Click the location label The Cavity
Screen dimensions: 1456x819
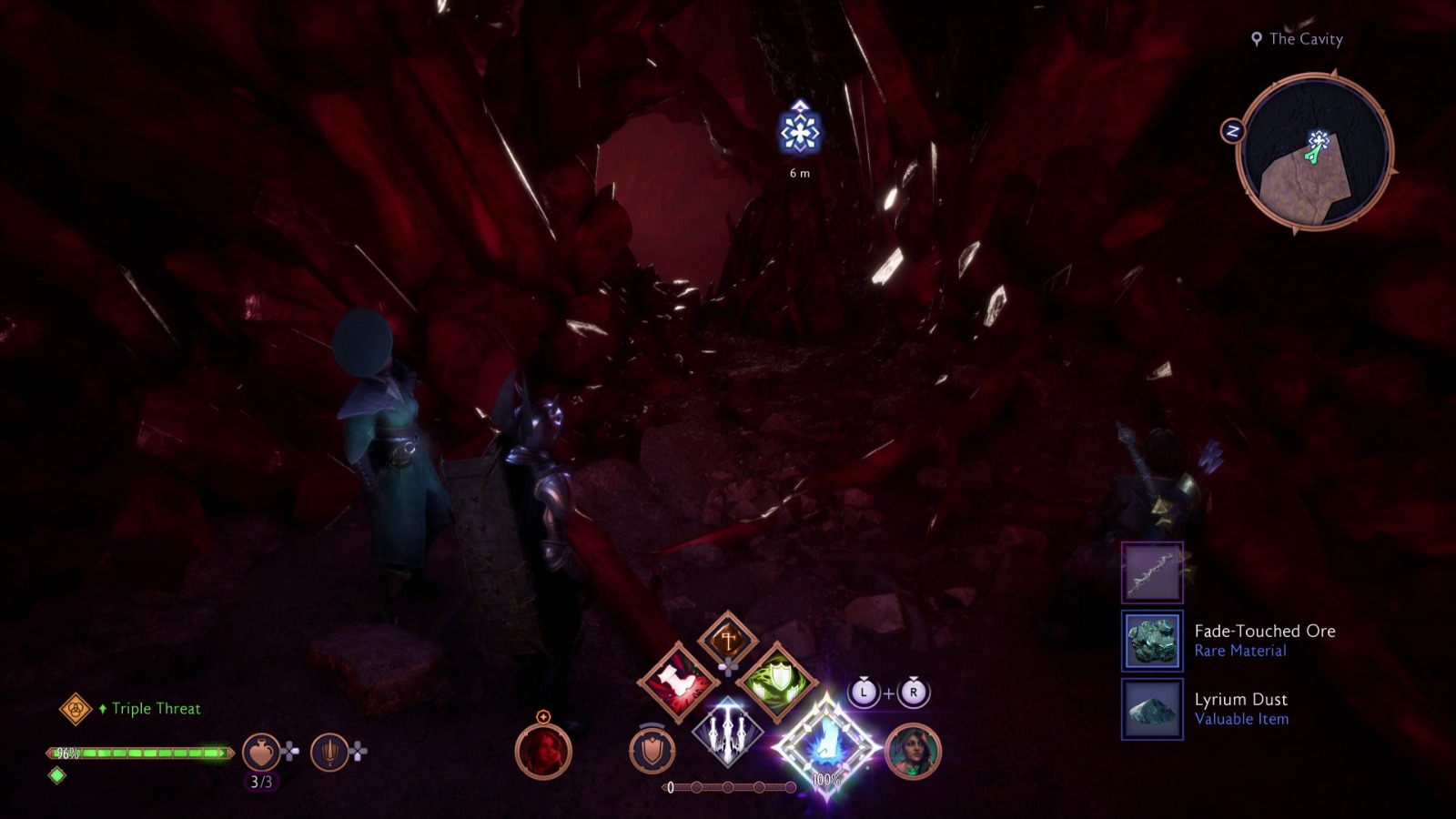tap(1301, 39)
